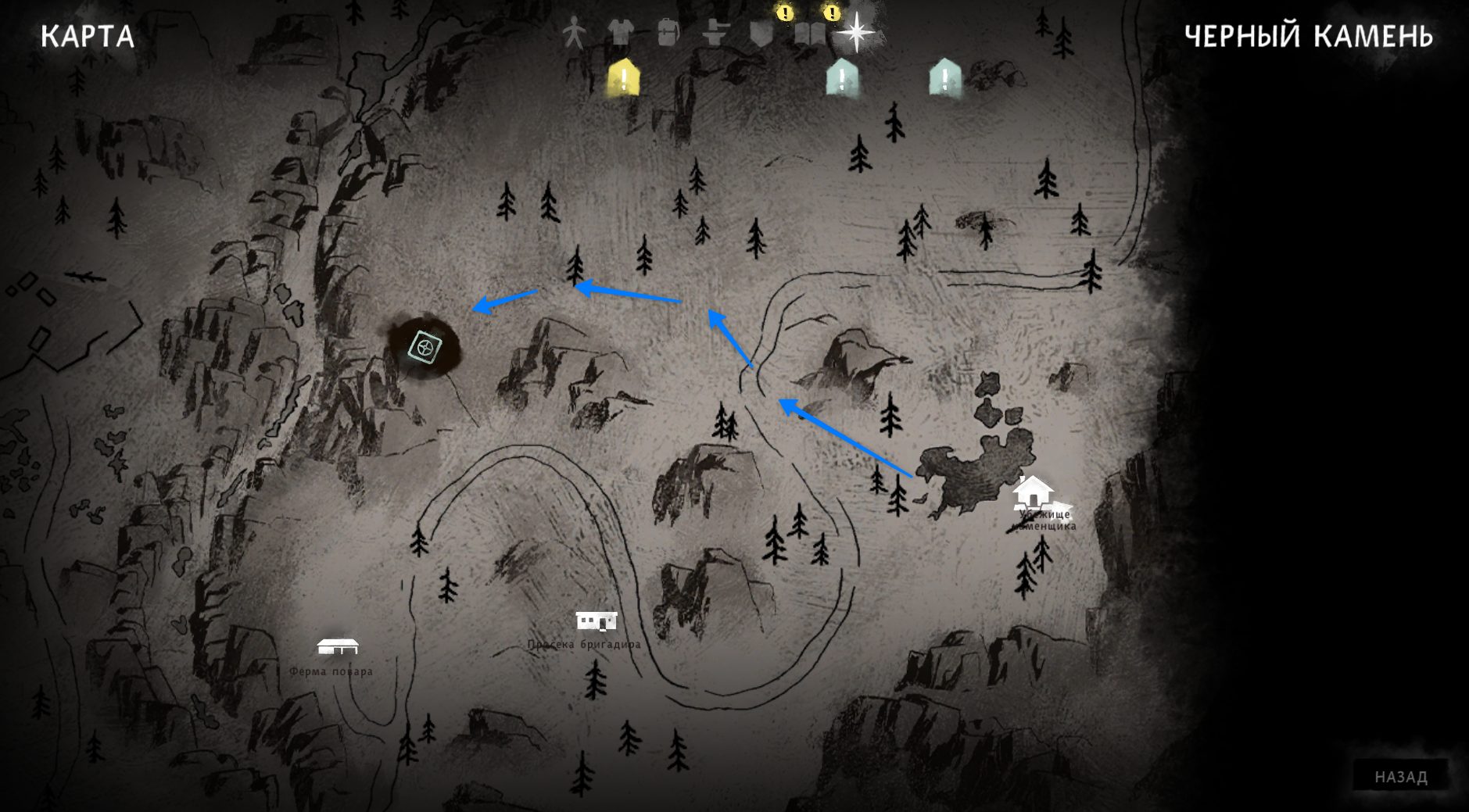
Task: Select the Просека бригадира trailer marker
Action: click(x=597, y=621)
